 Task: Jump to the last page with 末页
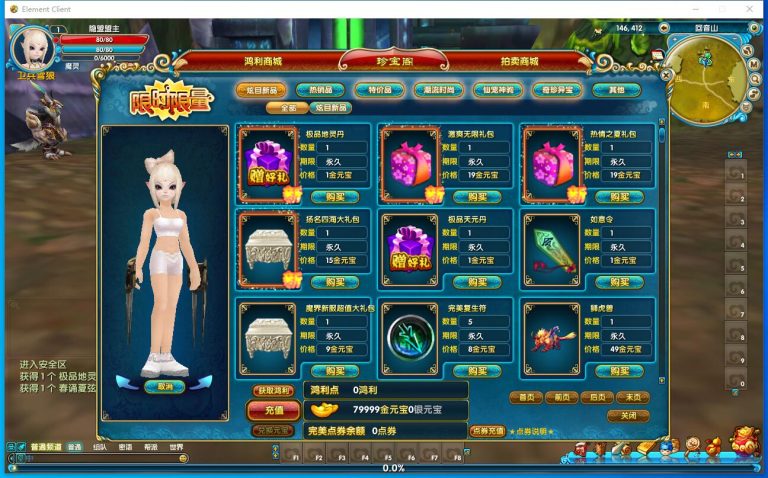pyautogui.click(x=633, y=397)
